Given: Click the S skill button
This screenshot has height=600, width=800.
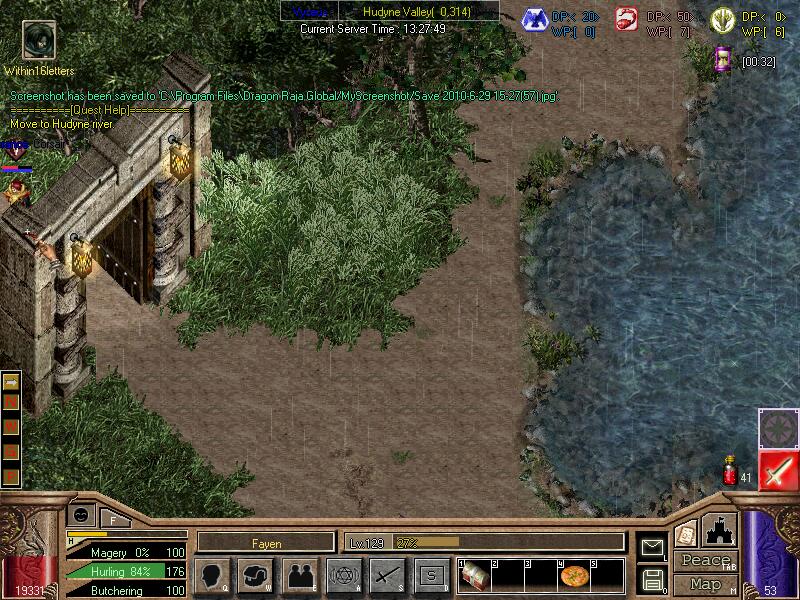Looking at the screenshot, I should click(x=431, y=576).
